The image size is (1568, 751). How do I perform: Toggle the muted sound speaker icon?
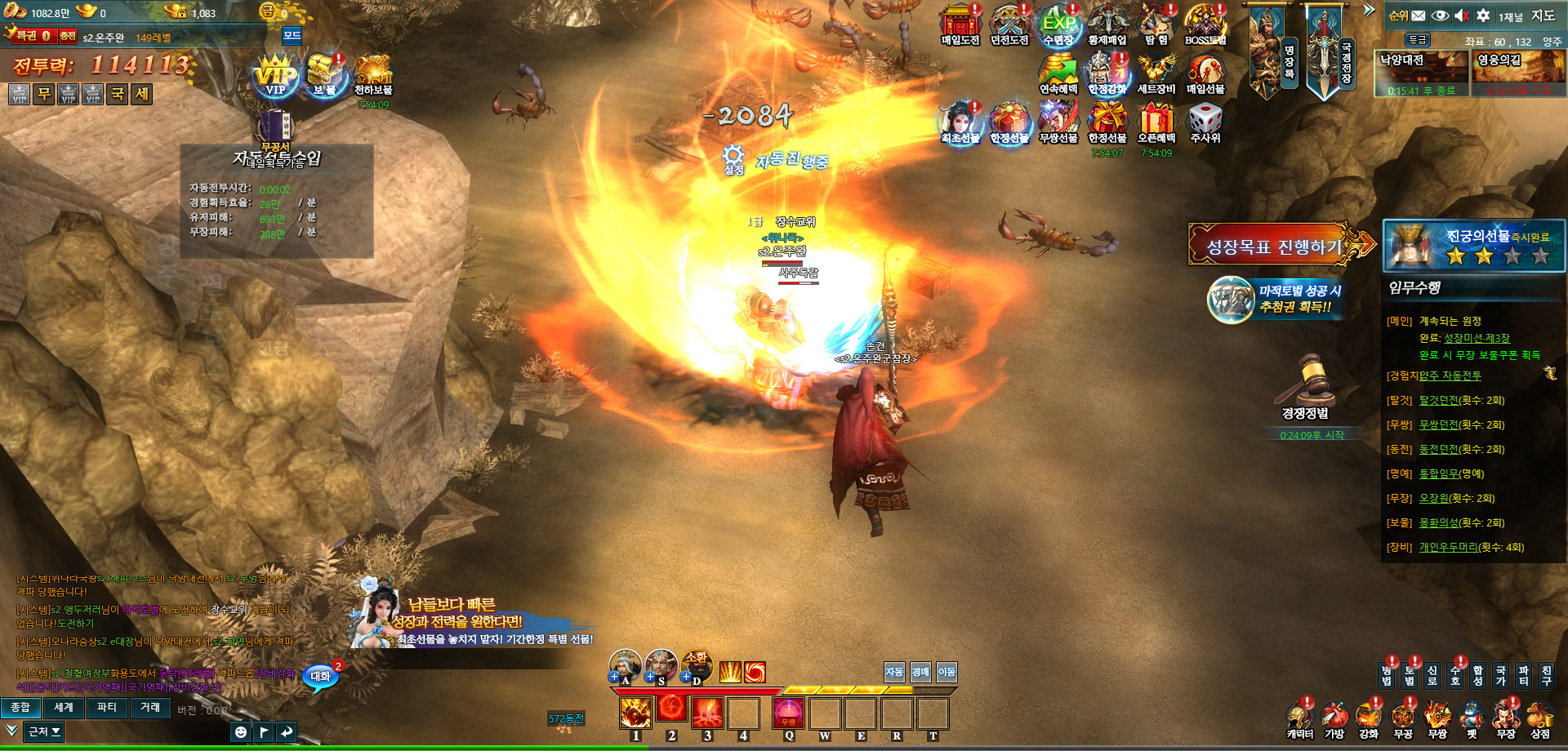pos(1462,16)
